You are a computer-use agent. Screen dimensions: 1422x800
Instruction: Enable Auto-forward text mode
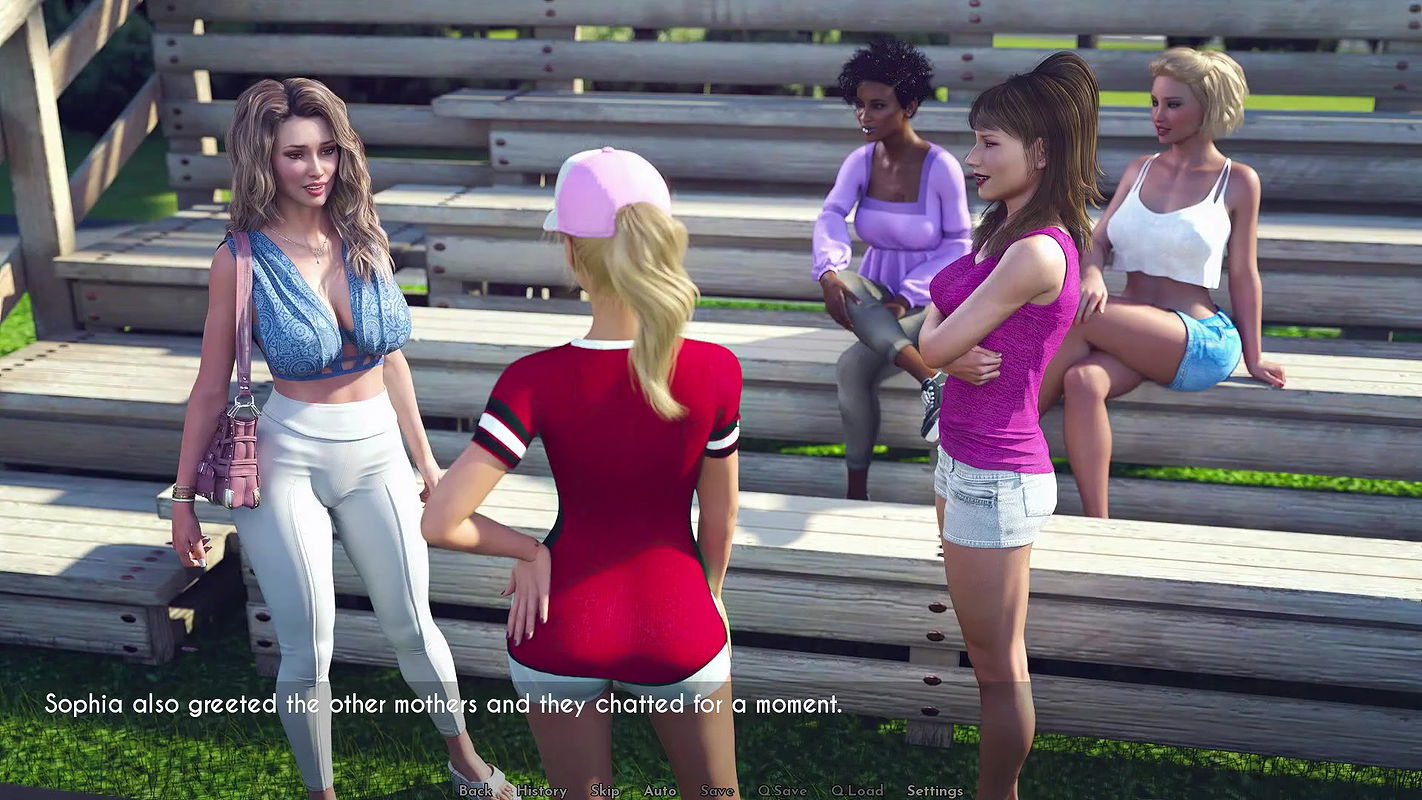click(660, 790)
